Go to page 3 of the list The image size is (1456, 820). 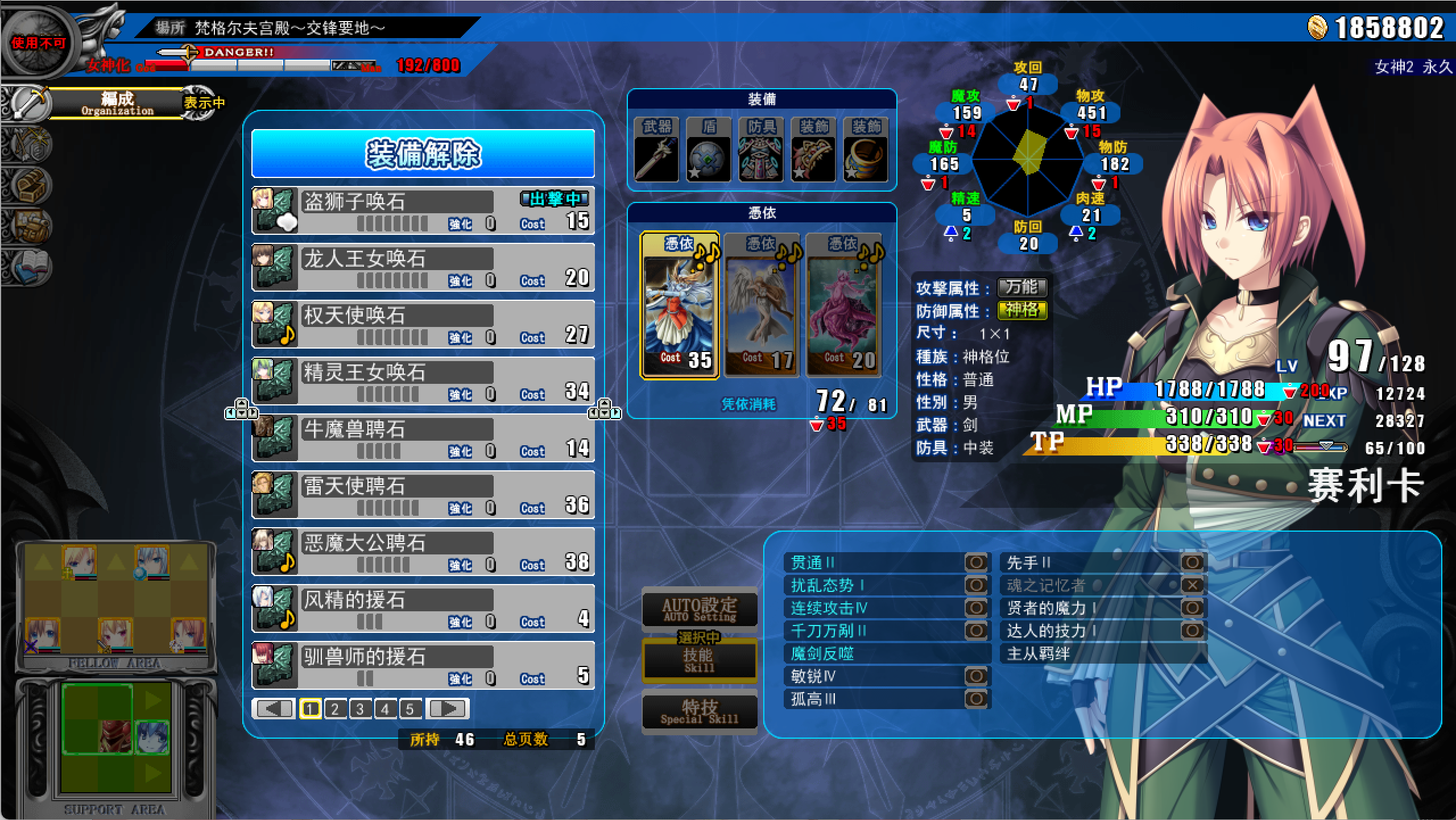coord(360,709)
